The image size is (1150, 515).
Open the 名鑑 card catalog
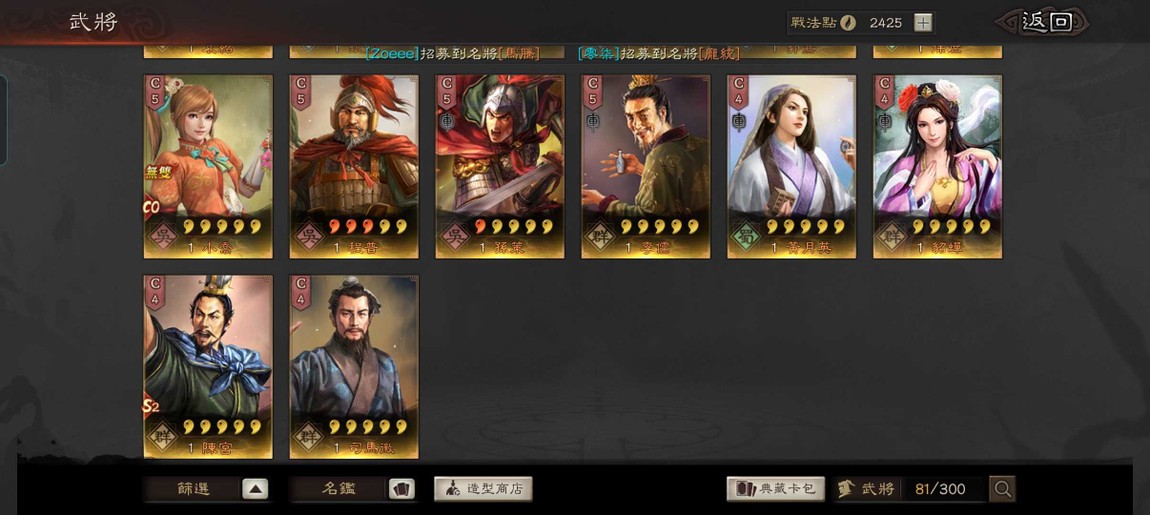pyautogui.click(x=354, y=489)
